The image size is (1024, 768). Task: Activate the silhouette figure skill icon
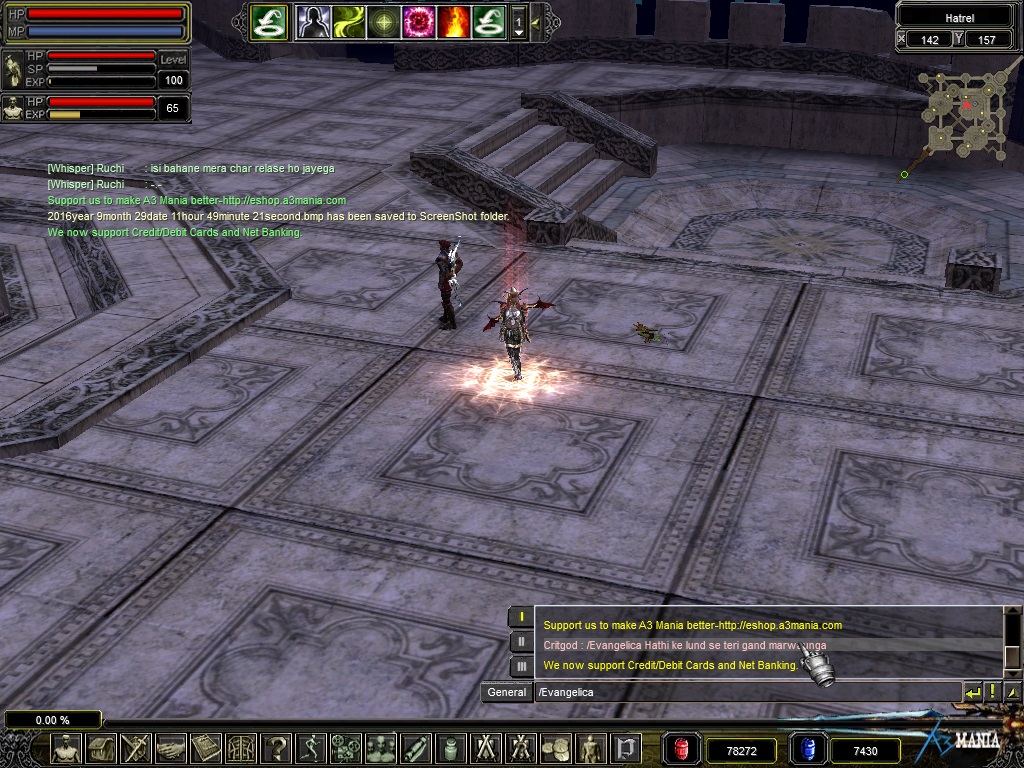[x=313, y=21]
